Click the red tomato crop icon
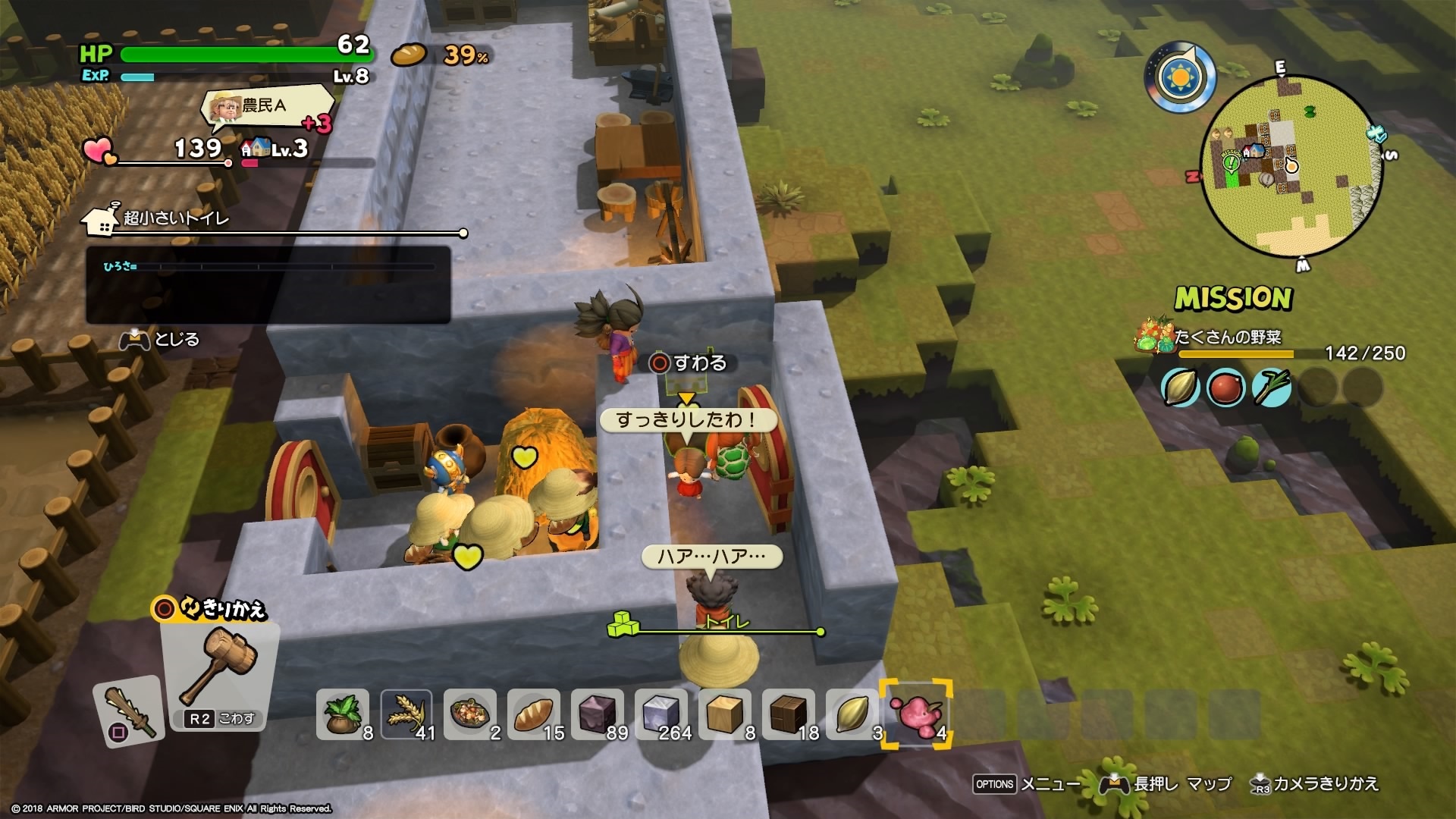Image resolution: width=1456 pixels, height=819 pixels. point(1225,388)
